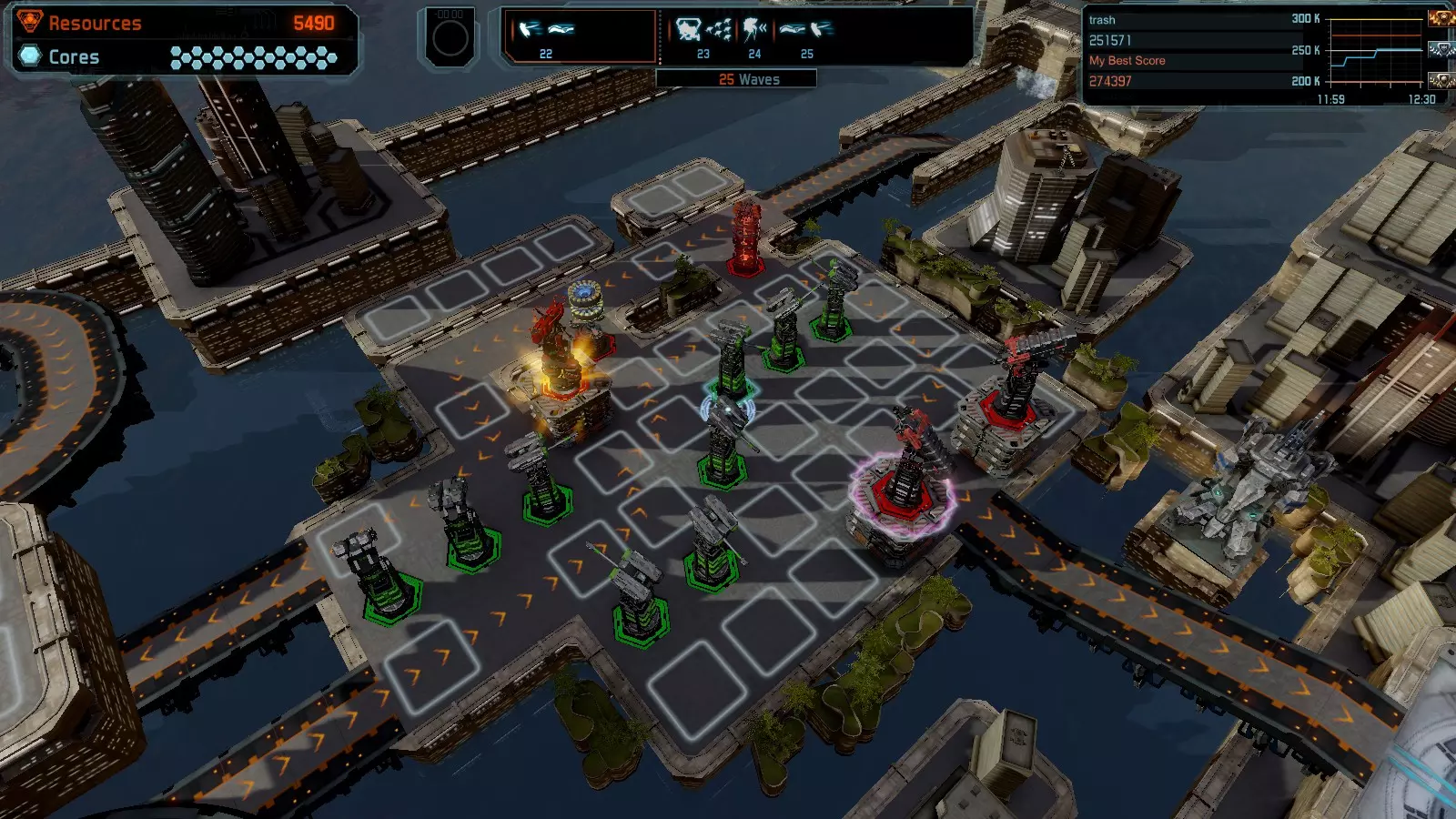Click the bronze medal score marker
Image resolution: width=1456 pixels, height=819 pixels.
[x=1441, y=81]
